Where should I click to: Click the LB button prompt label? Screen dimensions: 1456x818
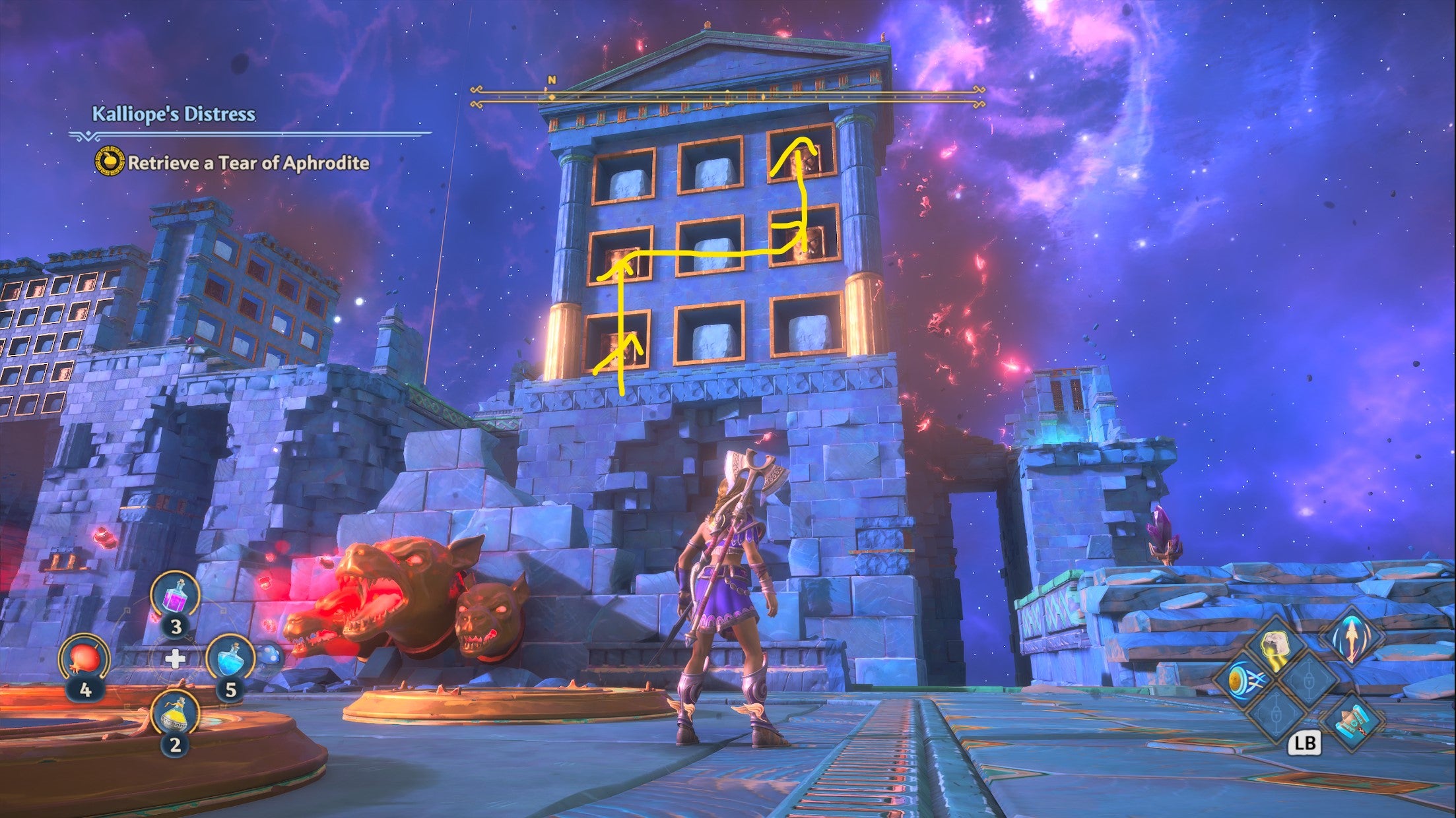(1306, 743)
